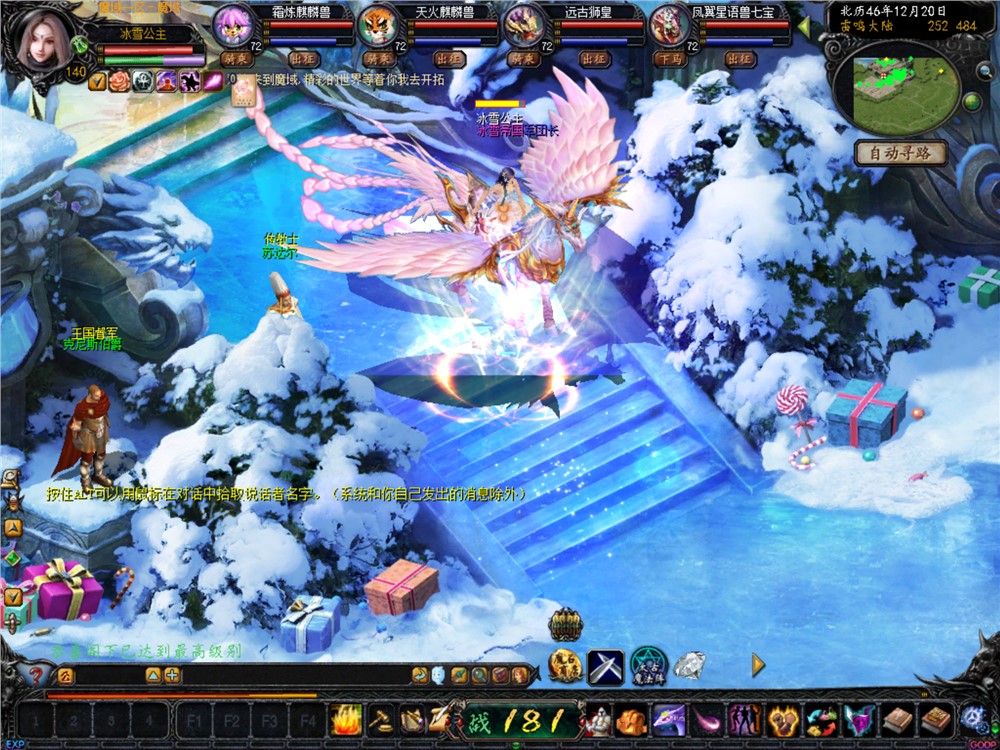This screenshot has width=1000, height=750.
Task: Select the 霜炼麒麟兽 pet portrait
Action: 236,24
